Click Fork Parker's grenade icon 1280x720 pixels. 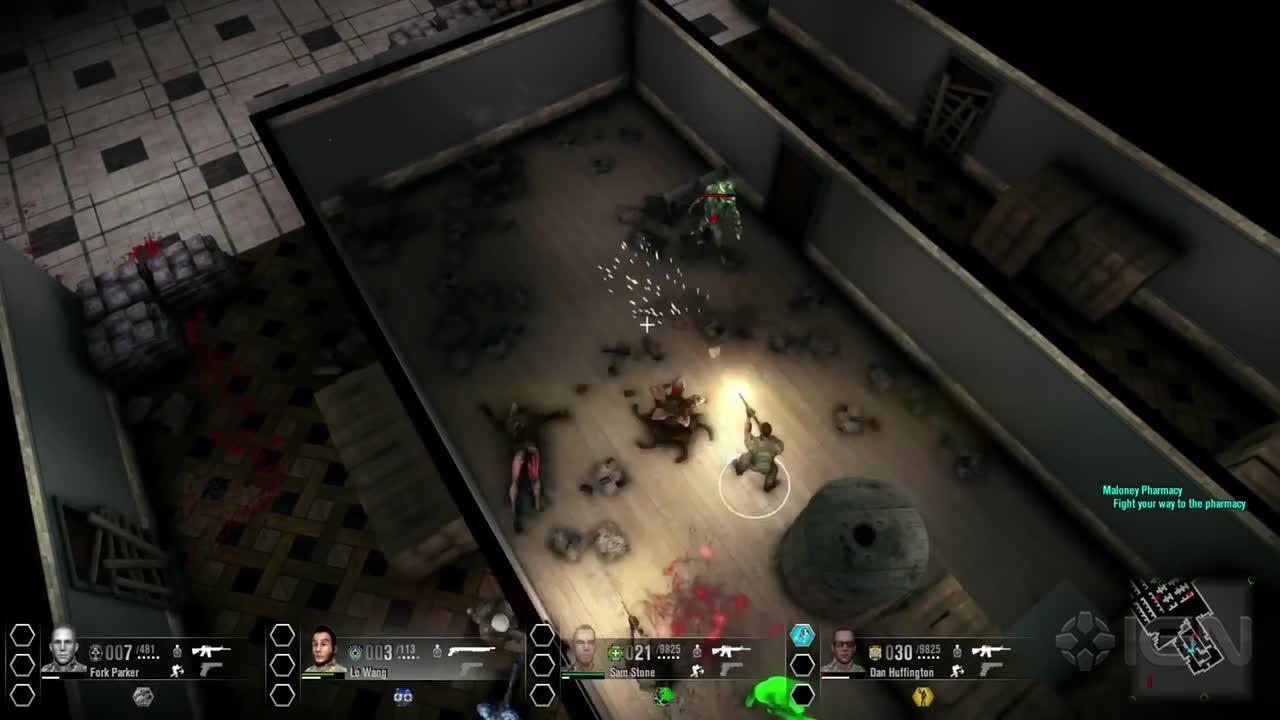click(x=177, y=651)
